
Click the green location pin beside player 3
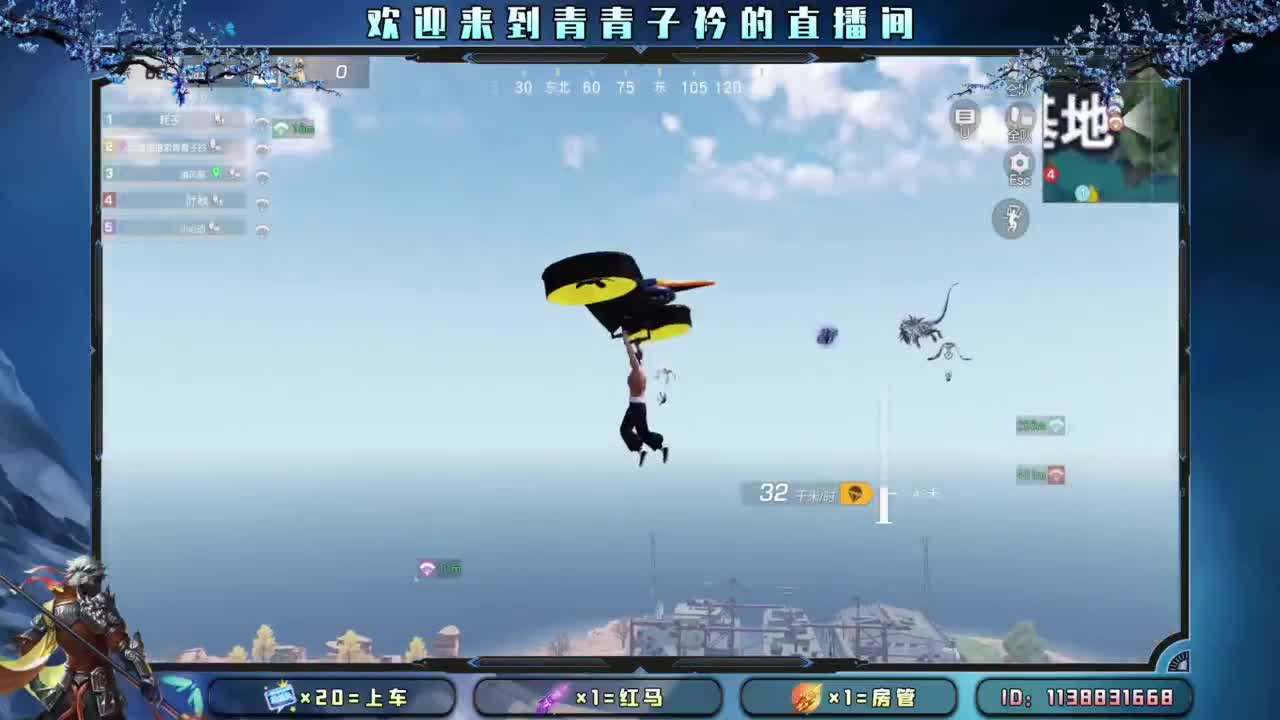pyautogui.click(x=217, y=174)
